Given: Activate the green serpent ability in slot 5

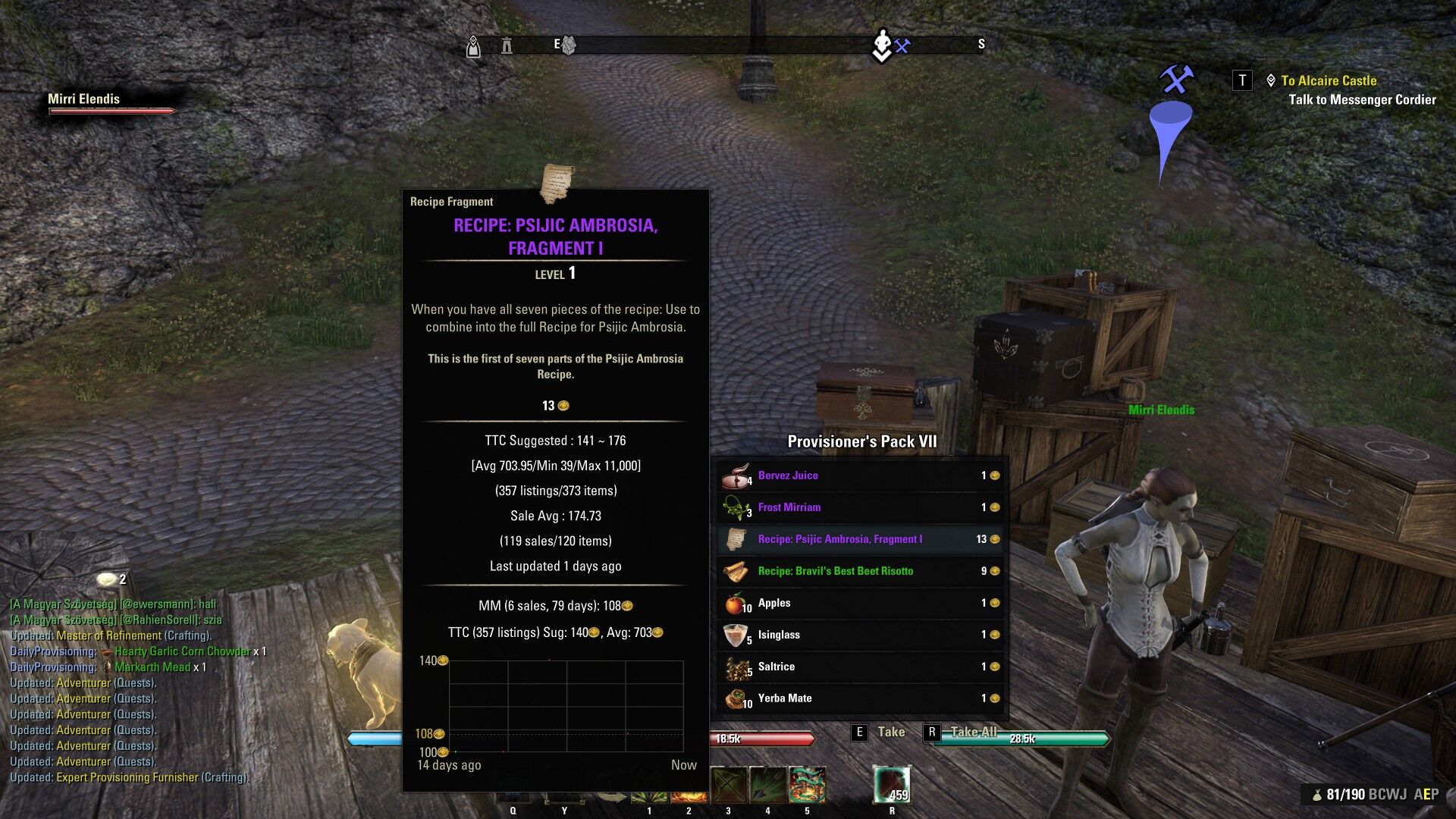Looking at the screenshot, I should click(807, 785).
